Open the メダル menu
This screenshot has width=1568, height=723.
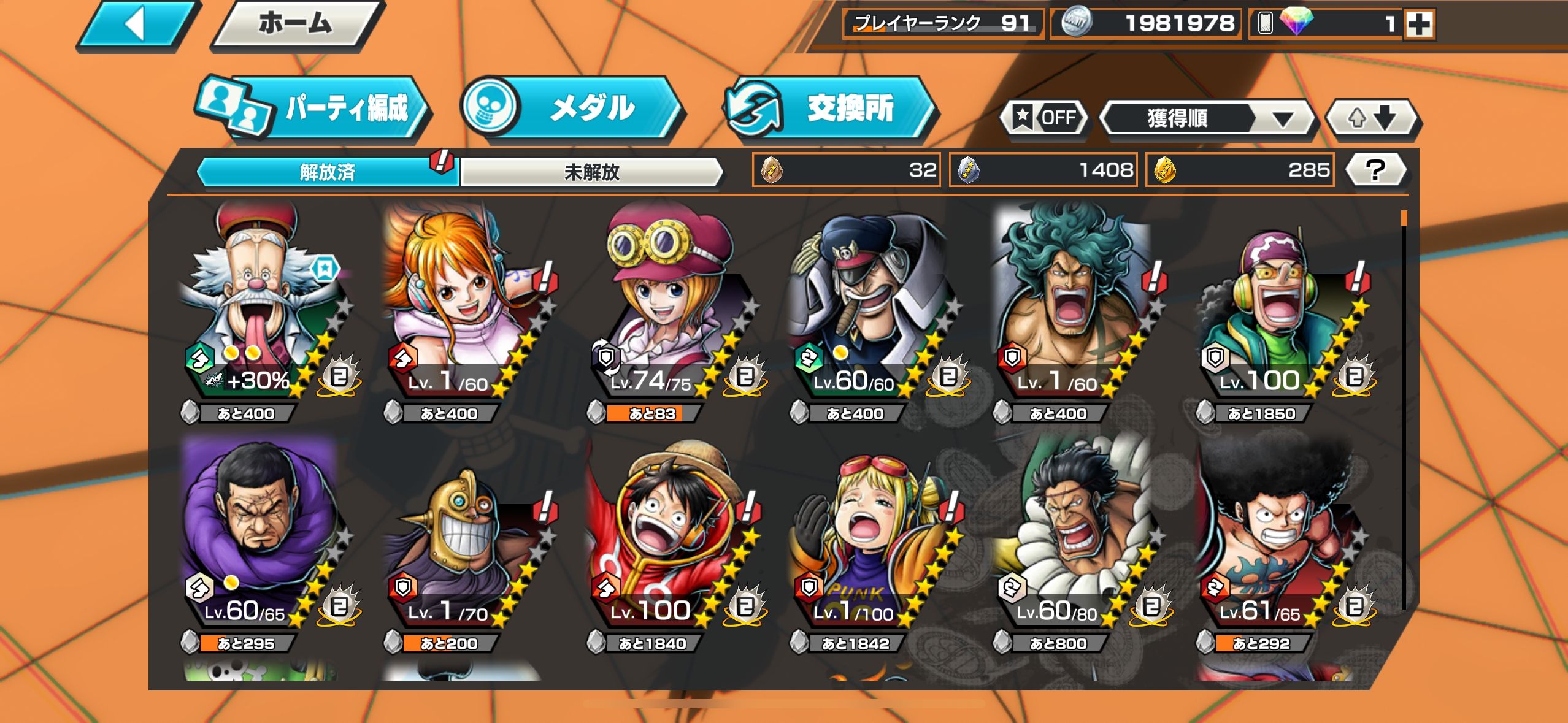tap(572, 109)
